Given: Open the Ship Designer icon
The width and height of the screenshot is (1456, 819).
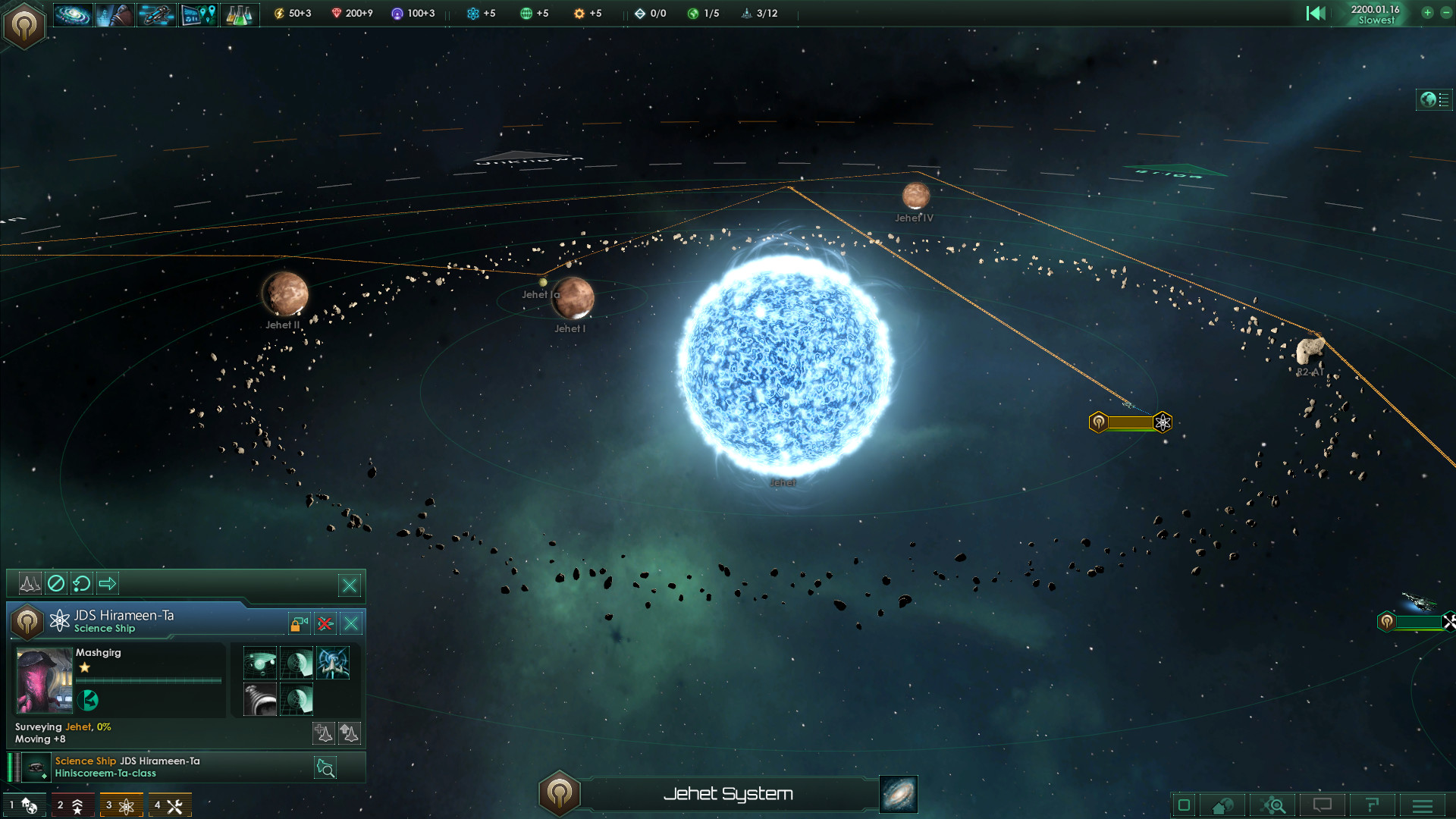Looking at the screenshot, I should click(x=156, y=14).
